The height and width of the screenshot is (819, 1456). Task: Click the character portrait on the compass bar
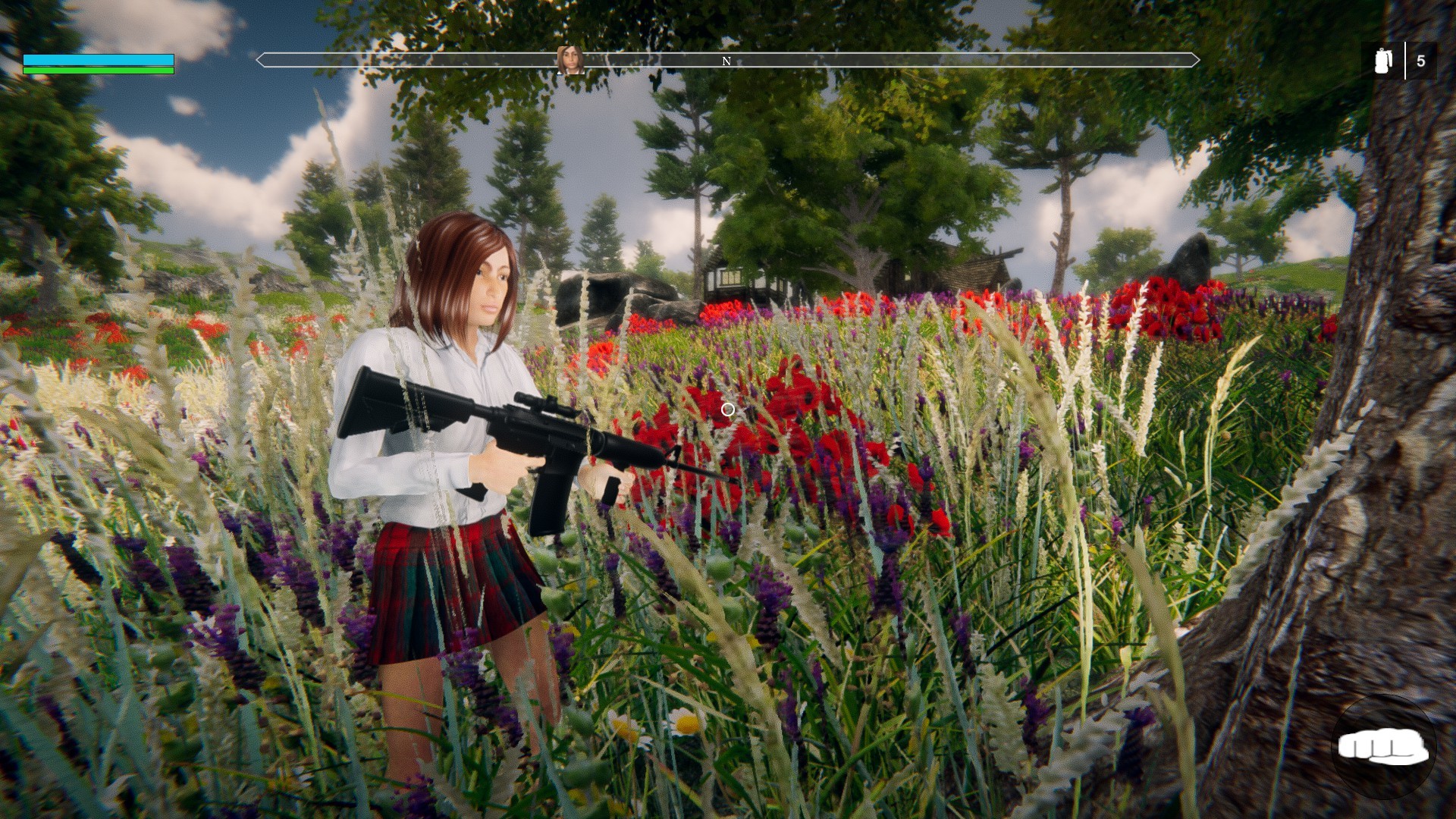click(571, 61)
